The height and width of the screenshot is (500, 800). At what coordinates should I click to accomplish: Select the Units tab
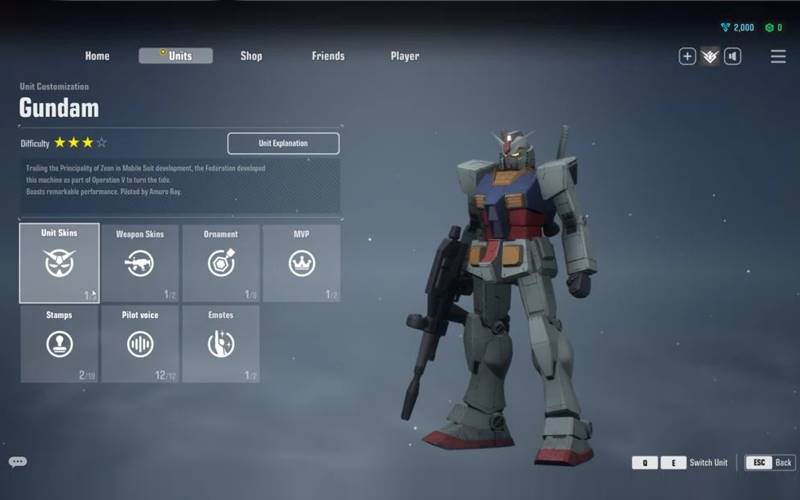coord(176,56)
